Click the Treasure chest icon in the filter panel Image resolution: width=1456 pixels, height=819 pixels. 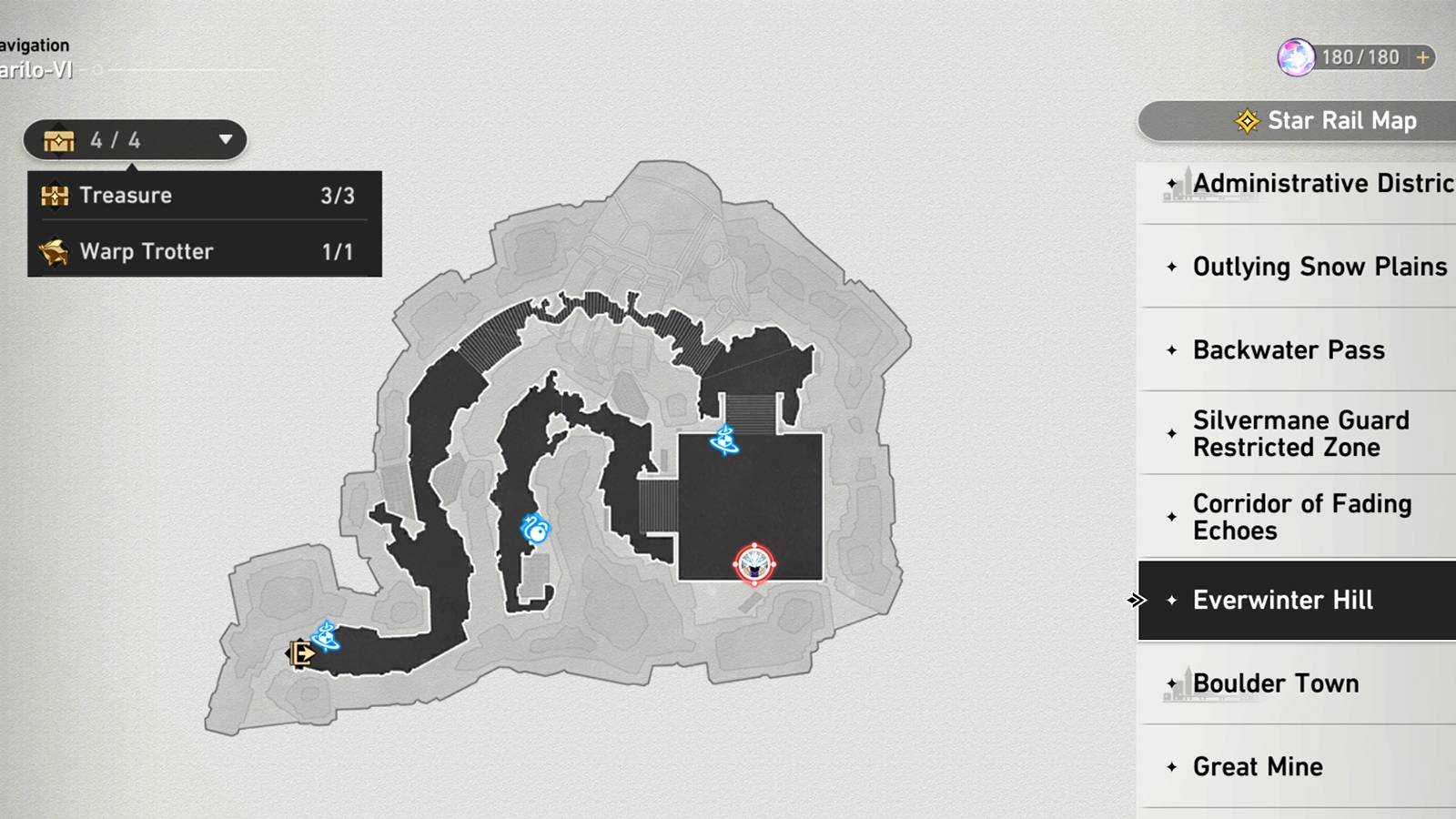click(55, 195)
